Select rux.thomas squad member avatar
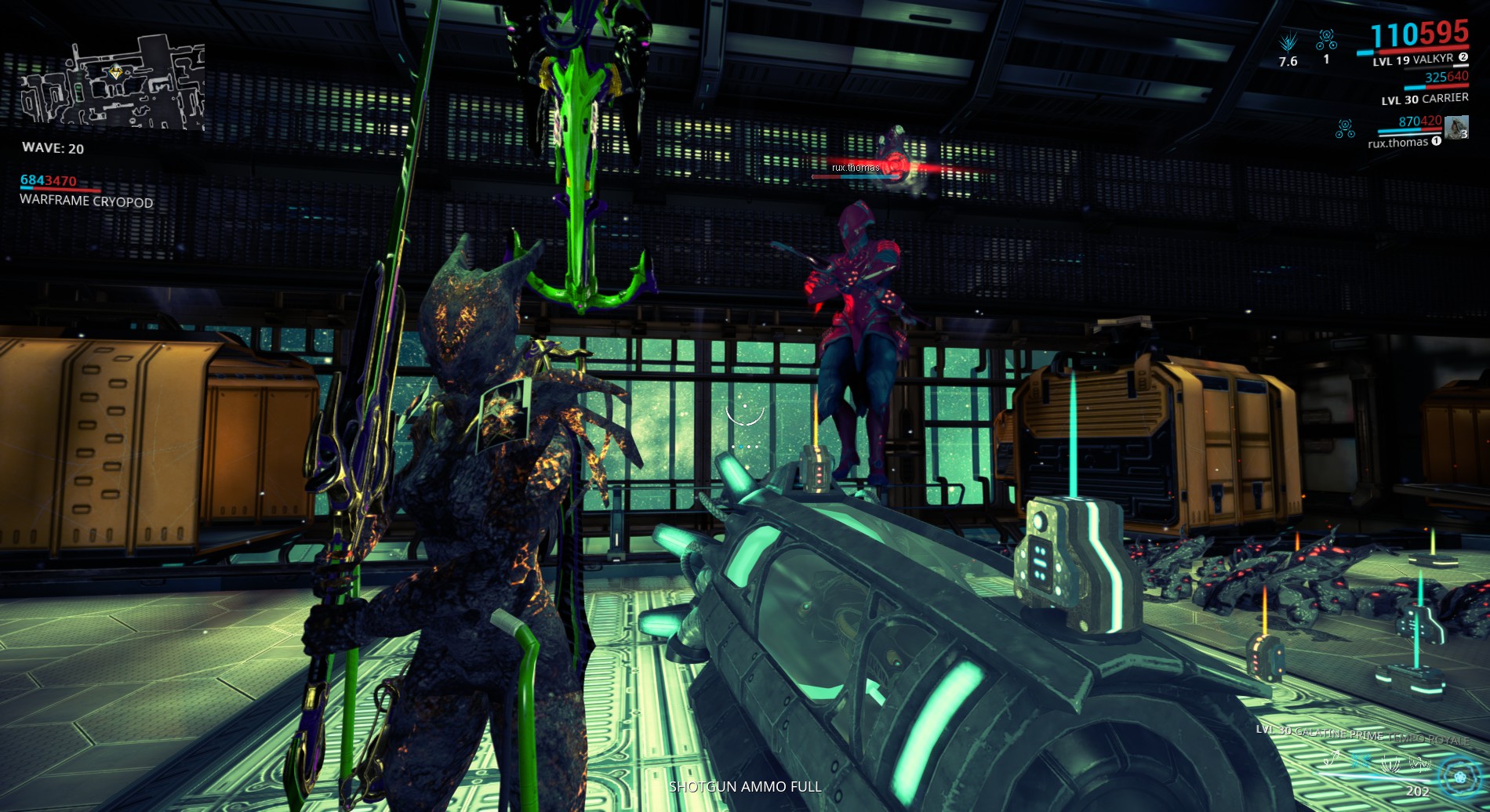This screenshot has height=812, width=1490. tap(1456, 127)
